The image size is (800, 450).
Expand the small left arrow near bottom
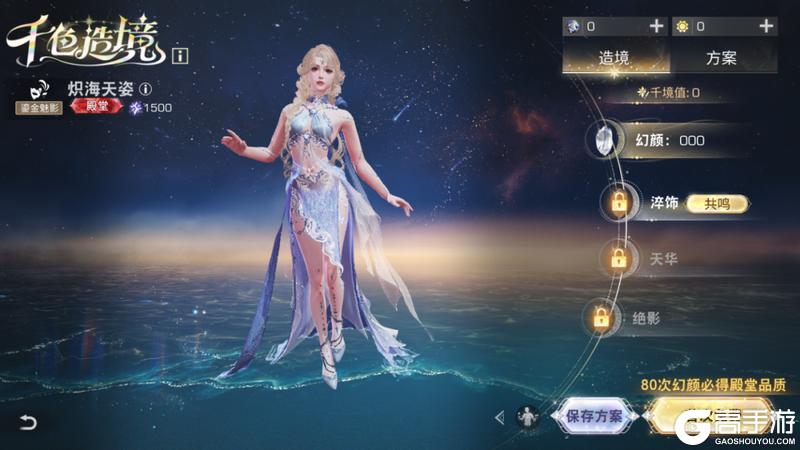[499, 417]
